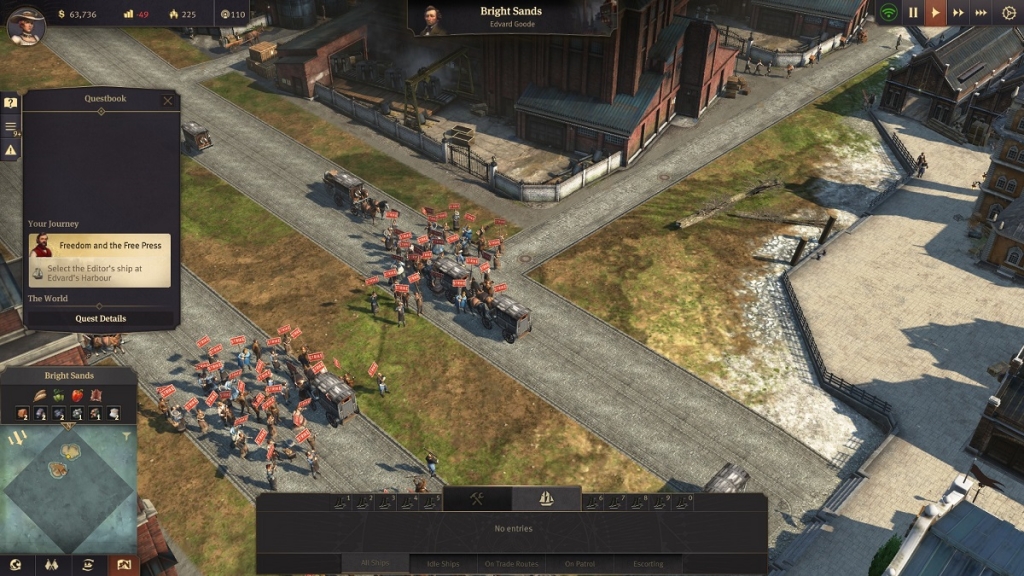Show Idle Ships list

click(x=443, y=564)
